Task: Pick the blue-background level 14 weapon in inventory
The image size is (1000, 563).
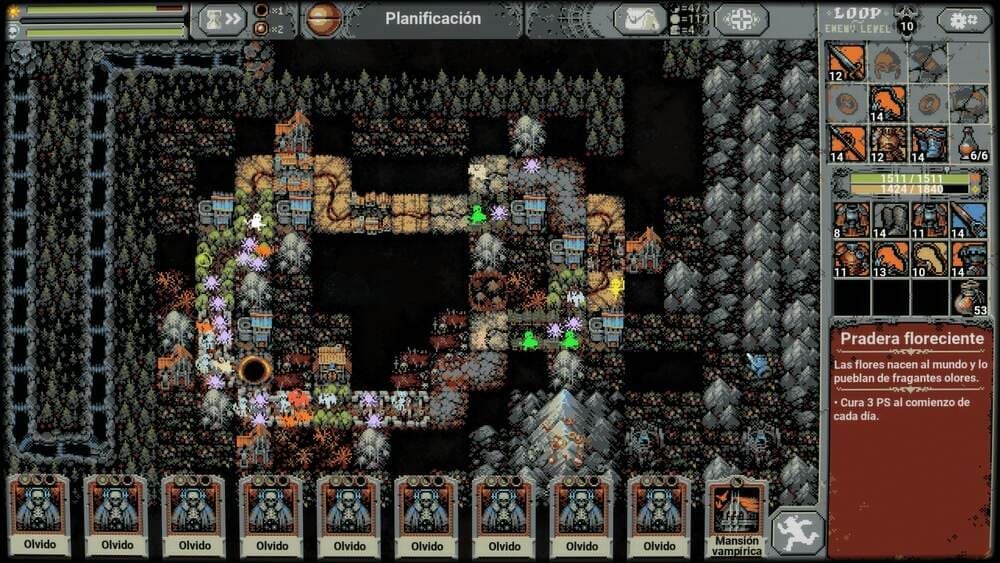Action: [968, 220]
